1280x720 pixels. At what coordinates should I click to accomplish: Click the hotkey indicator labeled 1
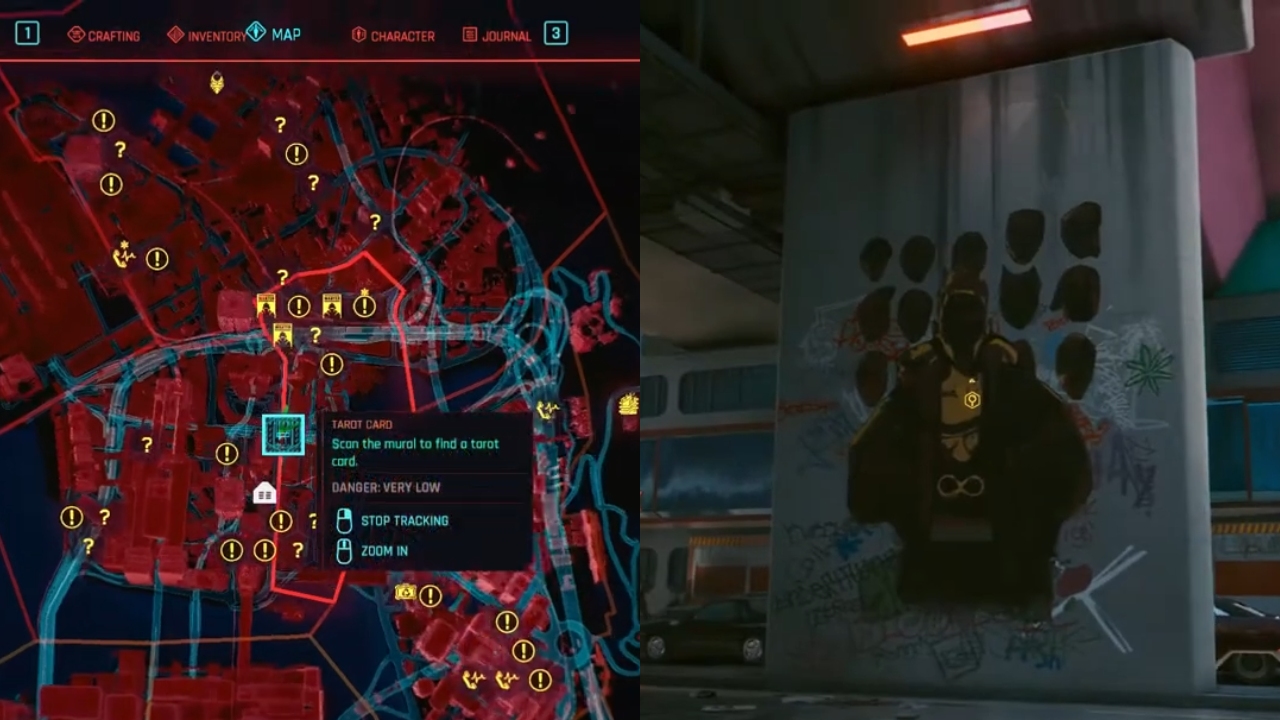coord(26,33)
